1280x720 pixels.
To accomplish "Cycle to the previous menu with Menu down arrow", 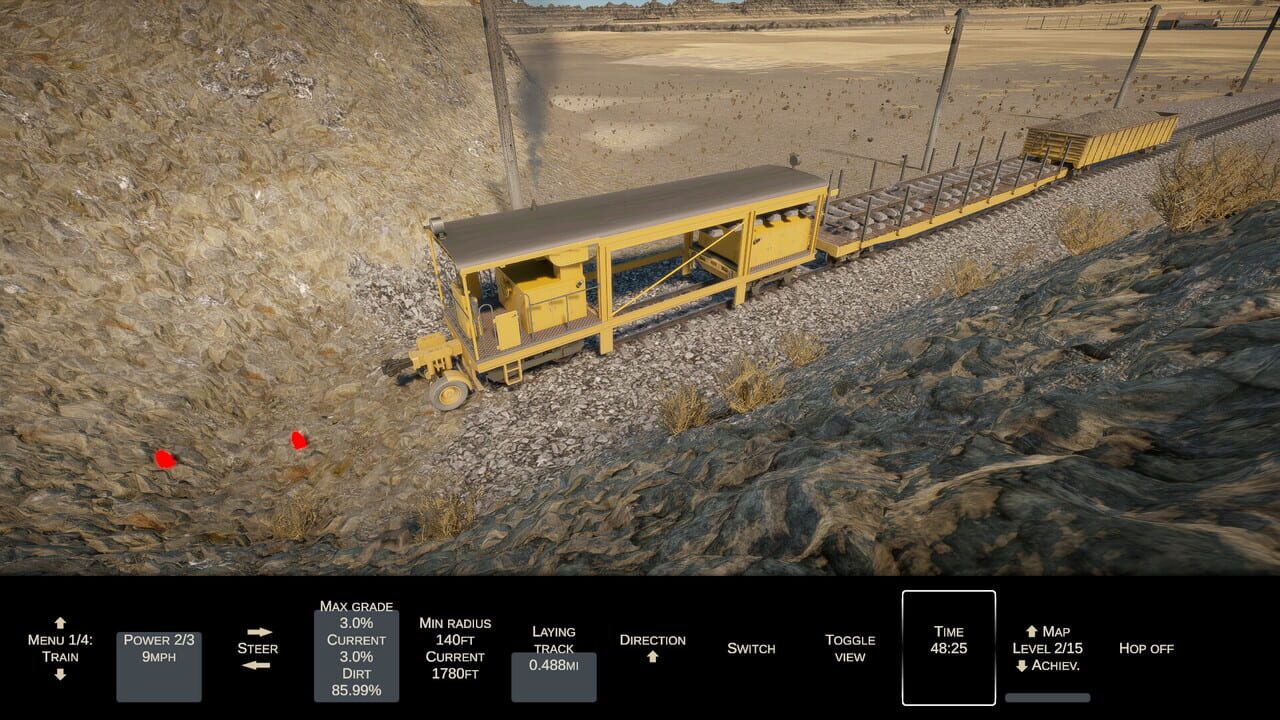I will pyautogui.click(x=60, y=672).
